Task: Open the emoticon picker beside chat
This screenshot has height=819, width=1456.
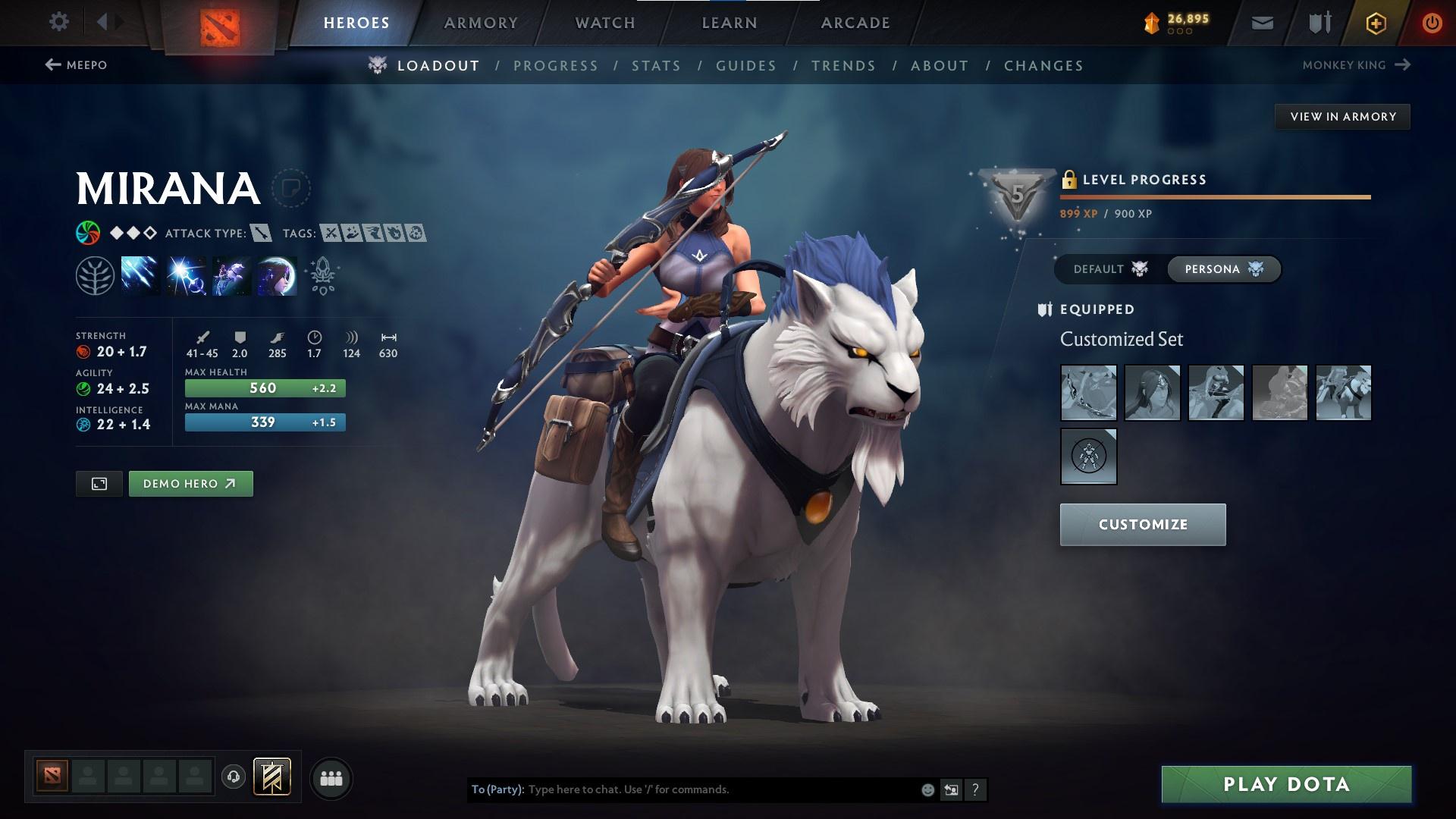Action: (x=927, y=789)
